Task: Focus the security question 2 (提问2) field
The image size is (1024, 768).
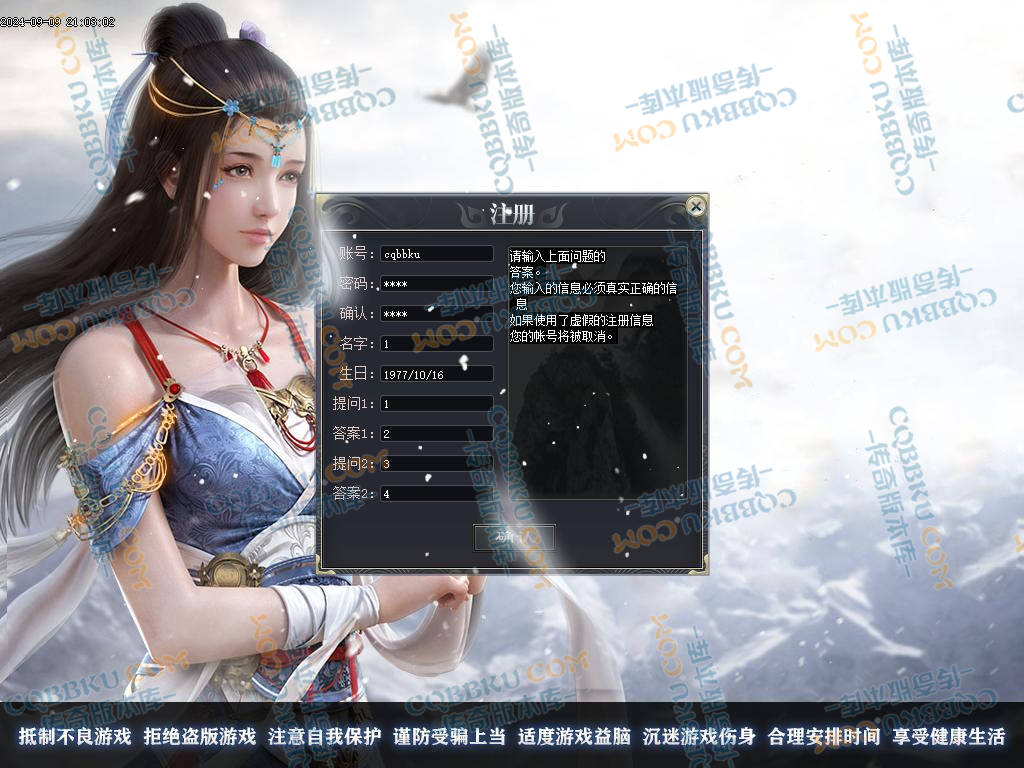Action: 437,464
